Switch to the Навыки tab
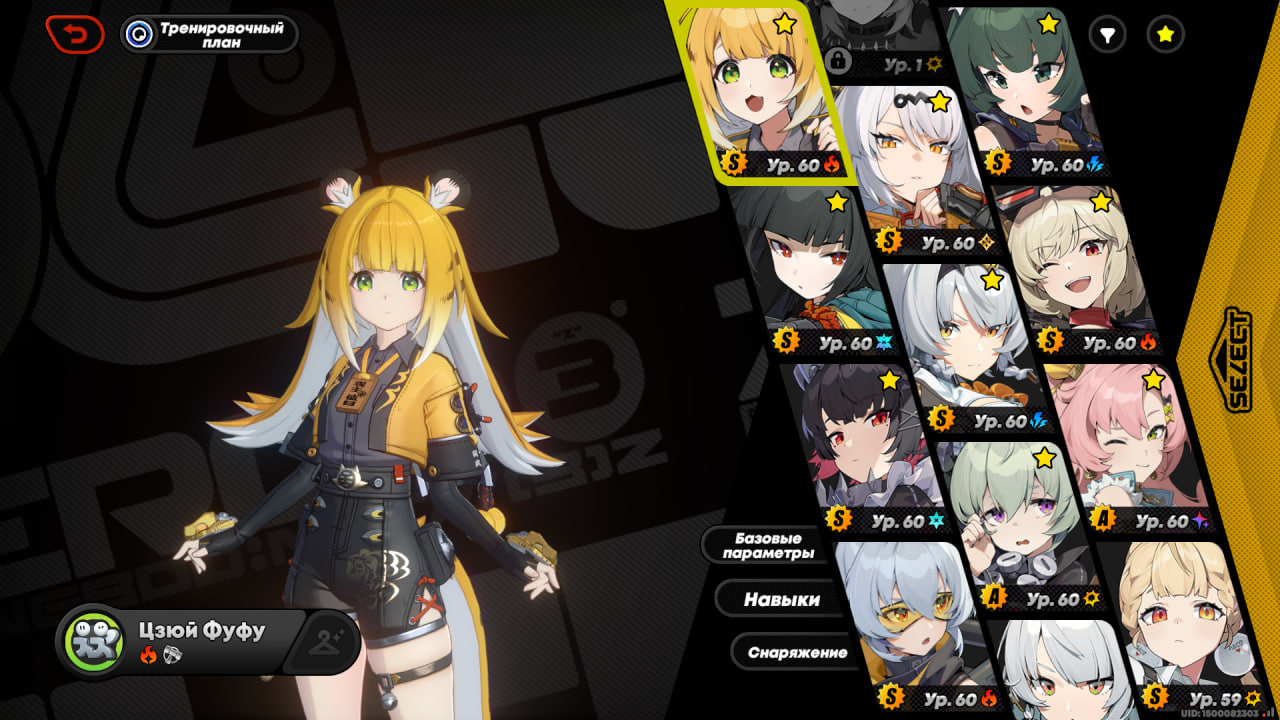This screenshot has height=720, width=1280. click(x=781, y=599)
